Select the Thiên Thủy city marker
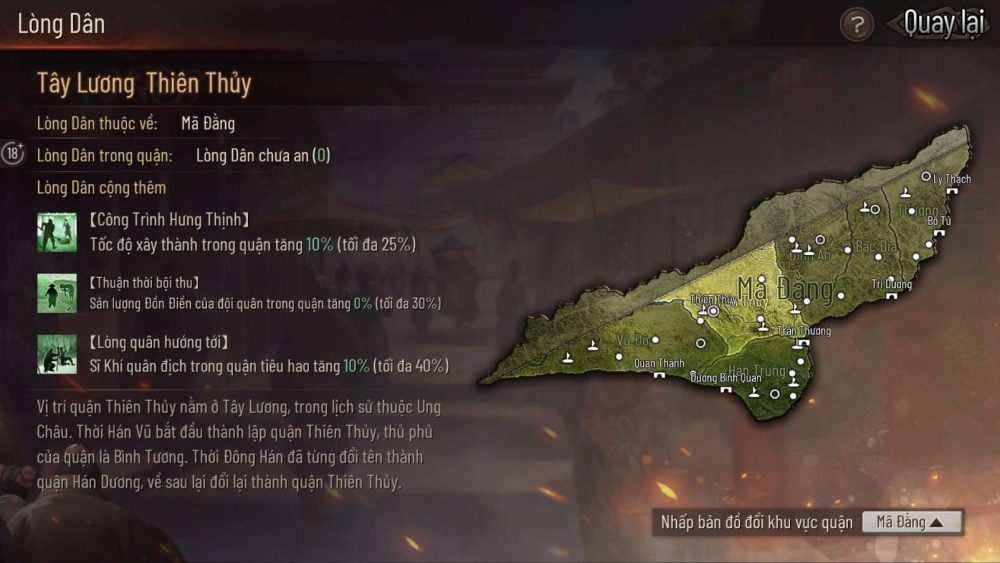 point(714,310)
